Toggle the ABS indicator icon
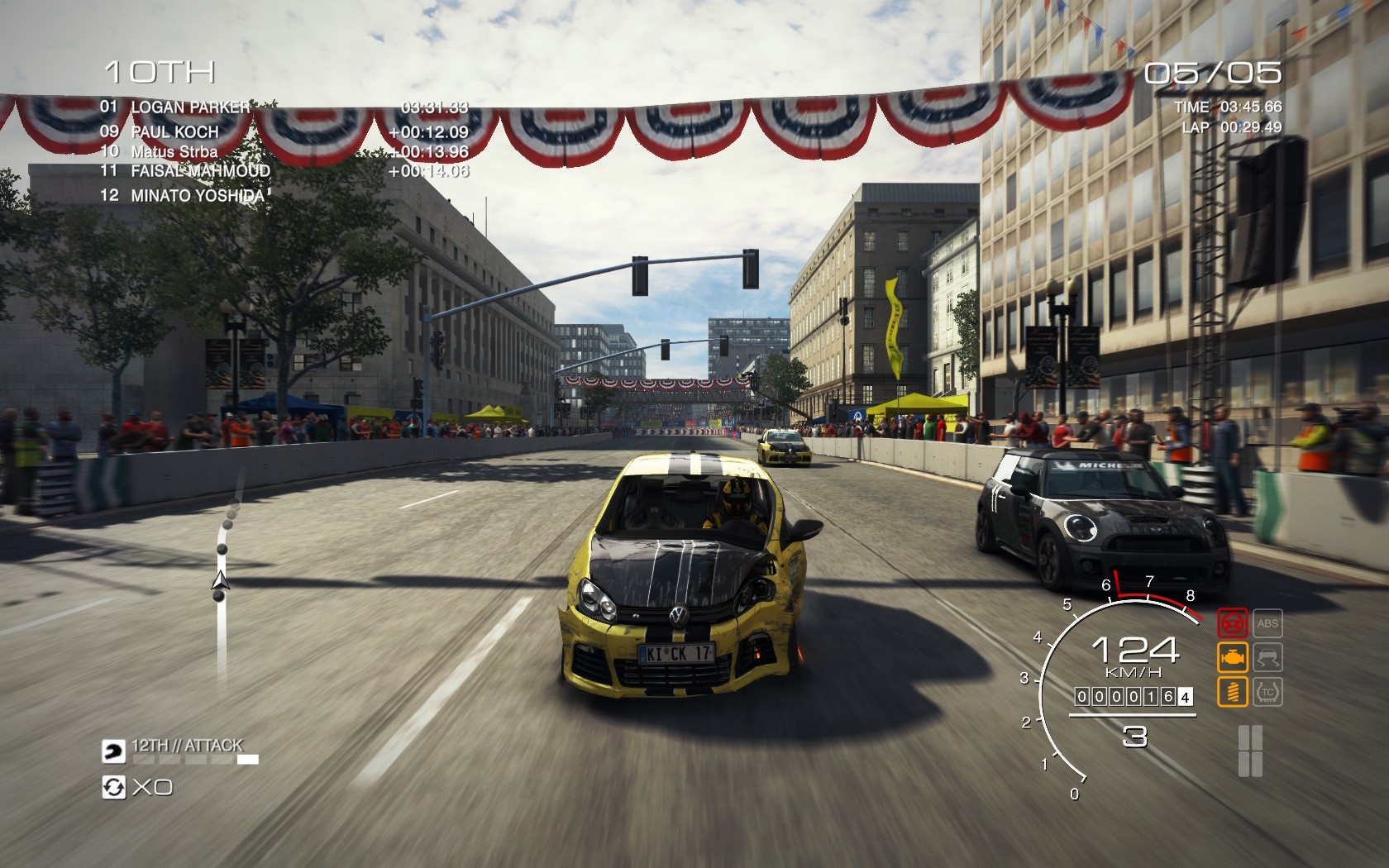1389x868 pixels. click(1267, 623)
